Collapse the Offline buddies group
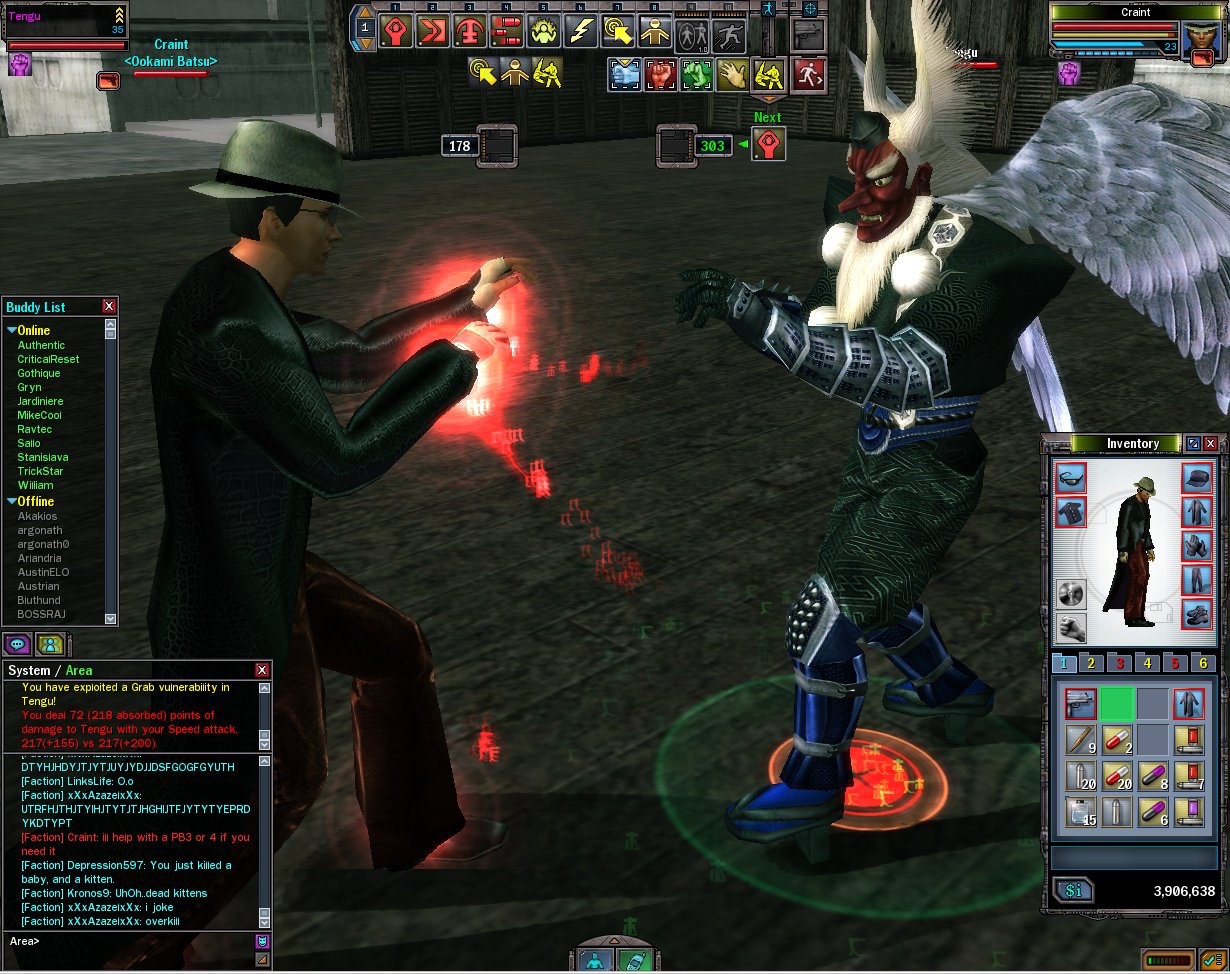Viewport: 1230px width, 974px height. (x=12, y=501)
